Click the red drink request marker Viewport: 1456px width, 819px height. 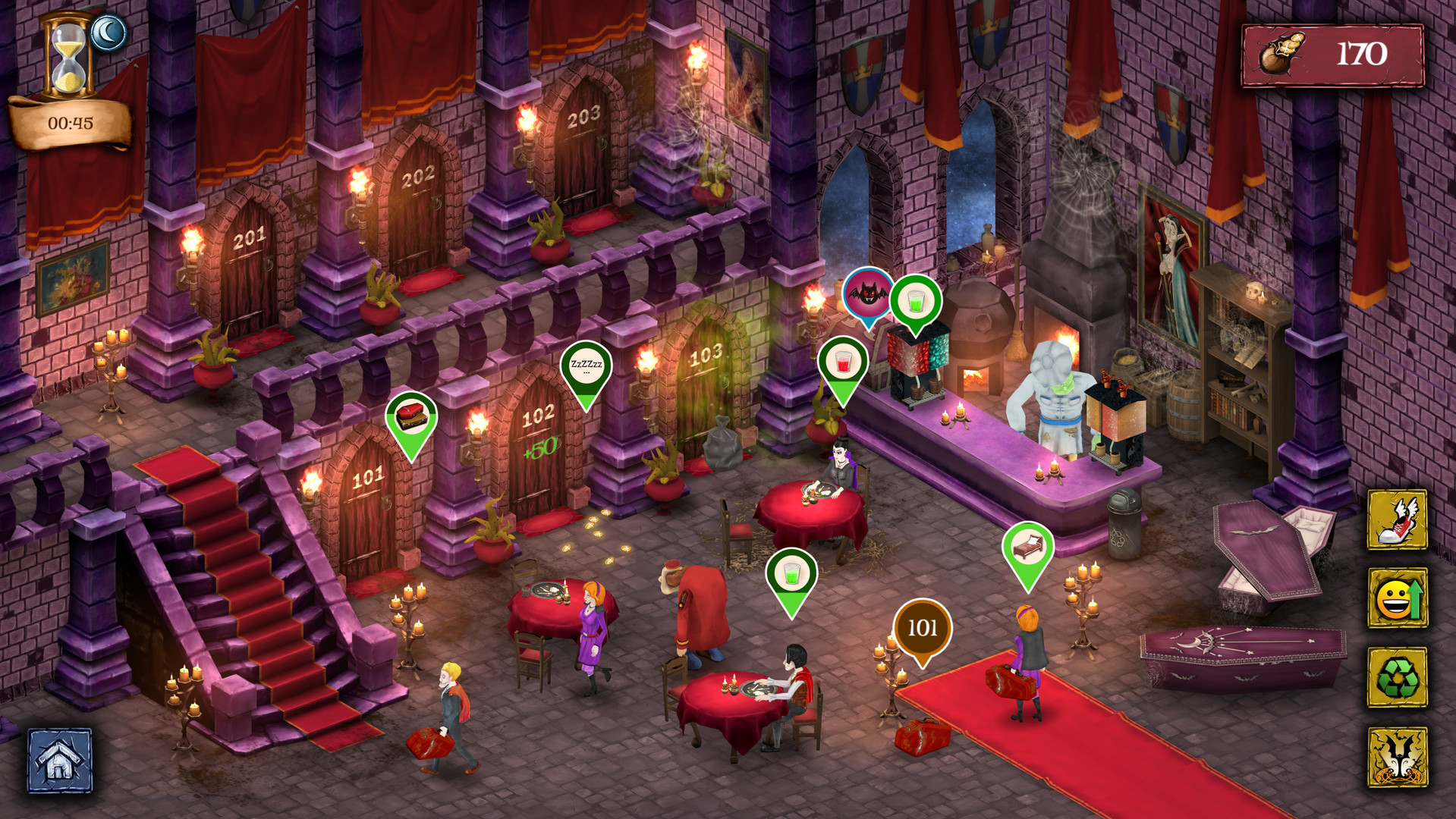pos(844,363)
